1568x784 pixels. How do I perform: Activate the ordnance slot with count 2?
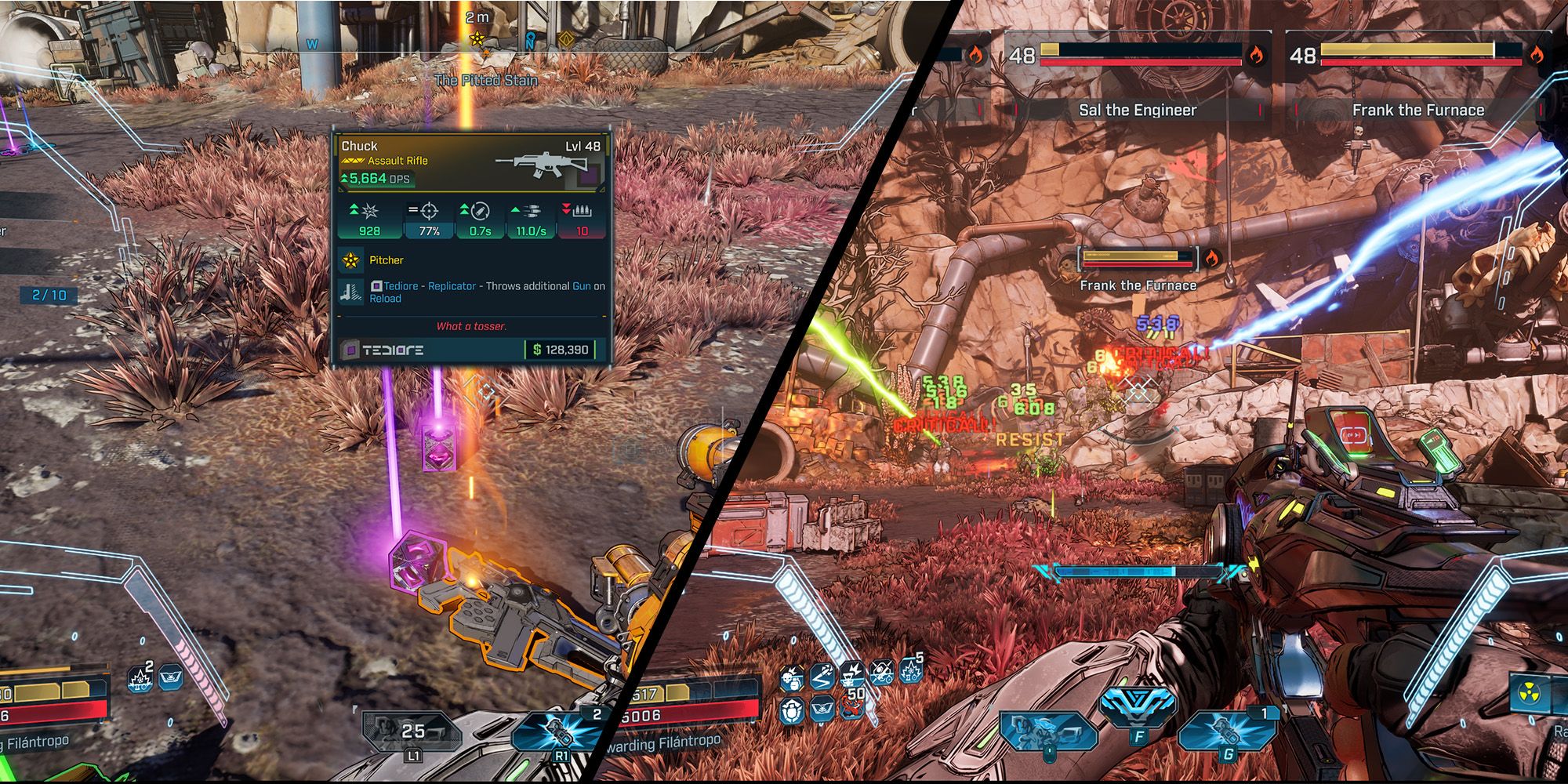[x=558, y=733]
